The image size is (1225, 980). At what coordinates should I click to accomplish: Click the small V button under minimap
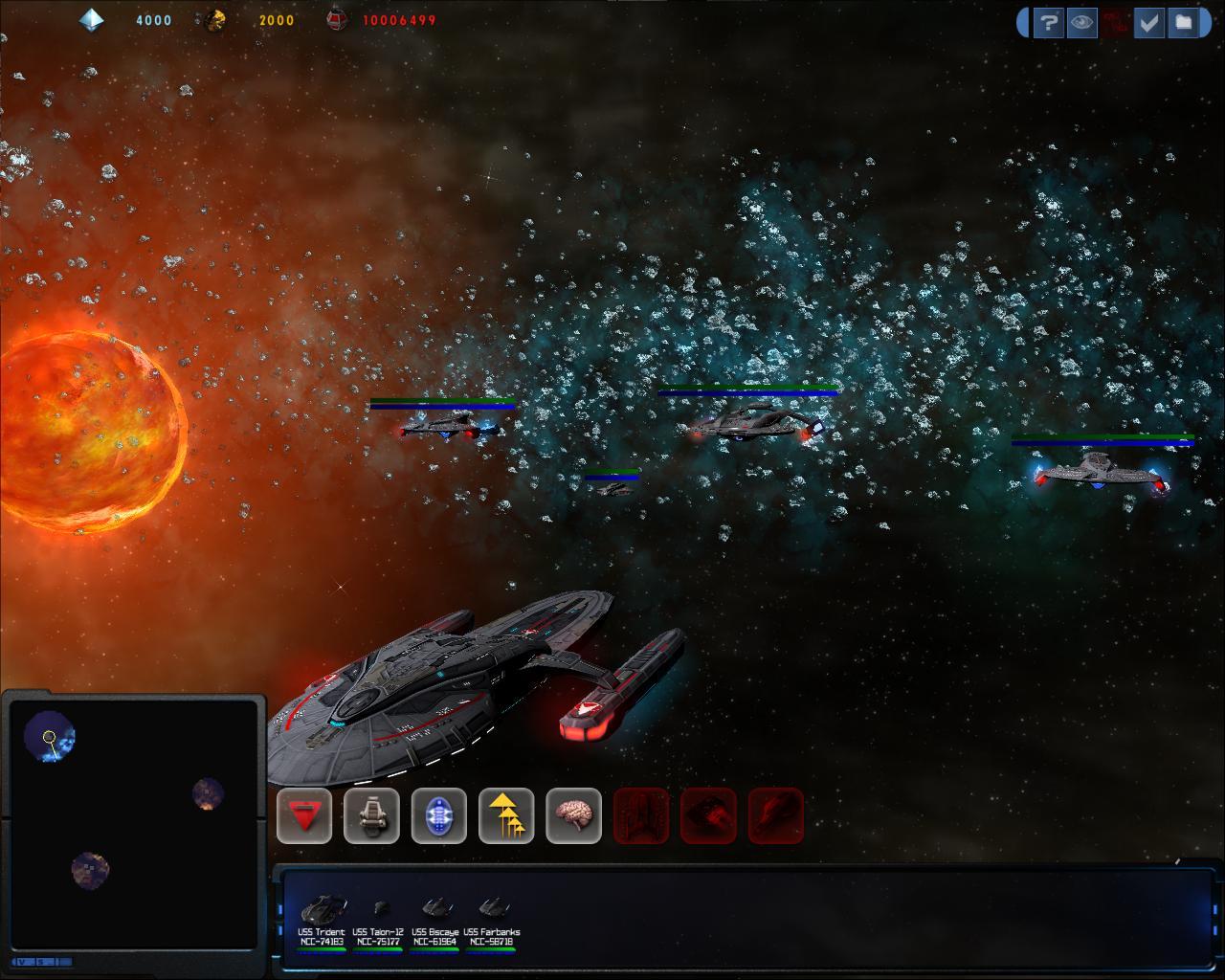[22, 961]
